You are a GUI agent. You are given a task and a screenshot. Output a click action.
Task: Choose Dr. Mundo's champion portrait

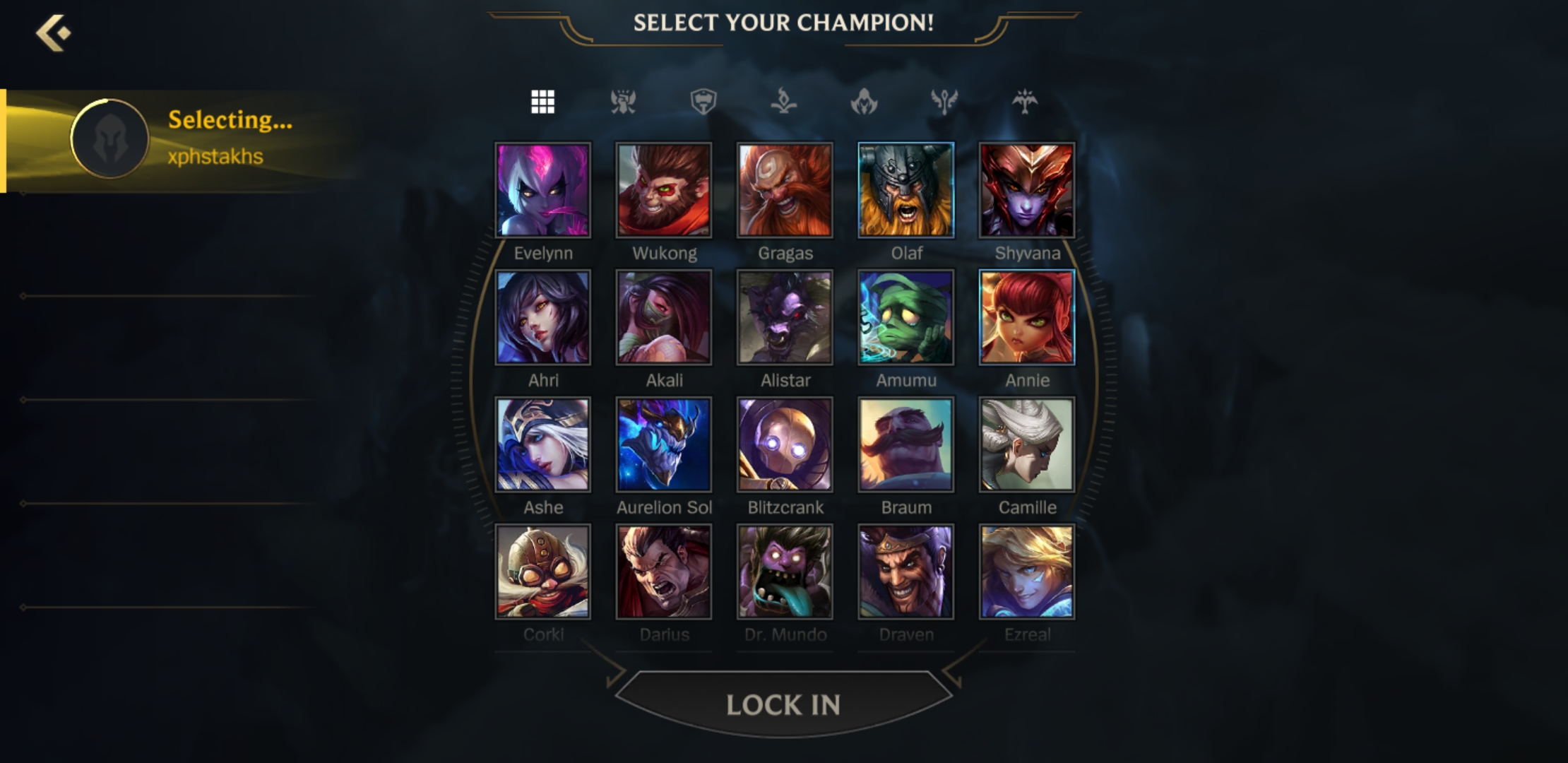785,571
